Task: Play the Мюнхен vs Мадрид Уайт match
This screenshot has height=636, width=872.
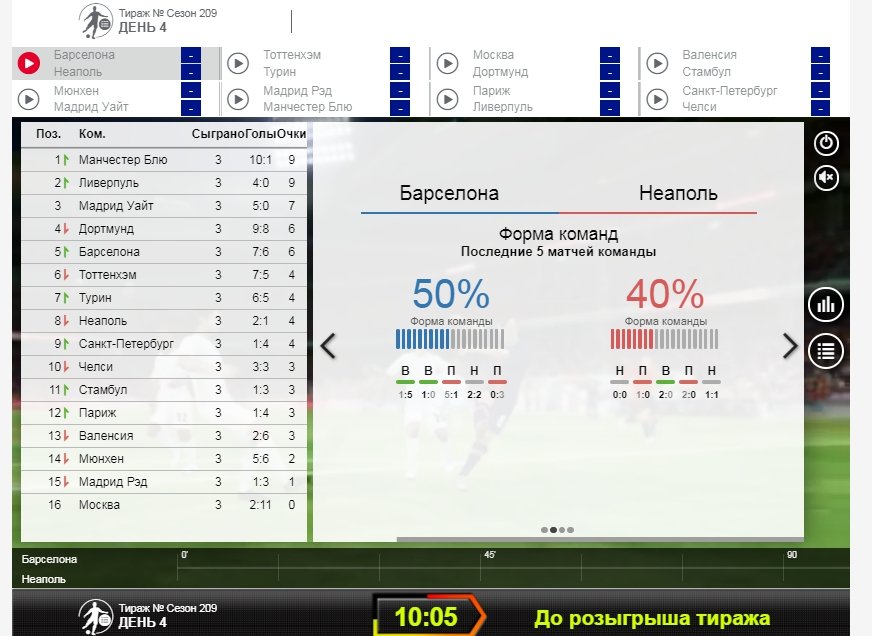Action: tap(29, 99)
